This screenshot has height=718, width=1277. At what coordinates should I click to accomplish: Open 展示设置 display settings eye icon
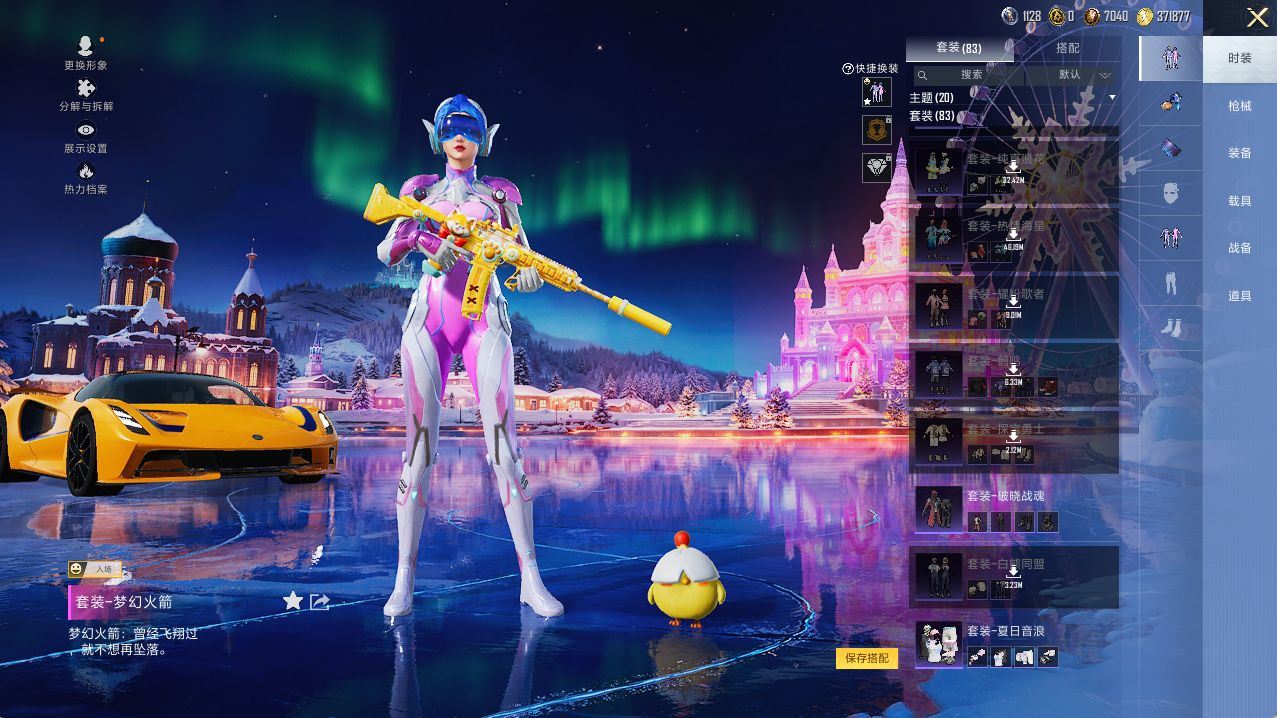click(86, 137)
